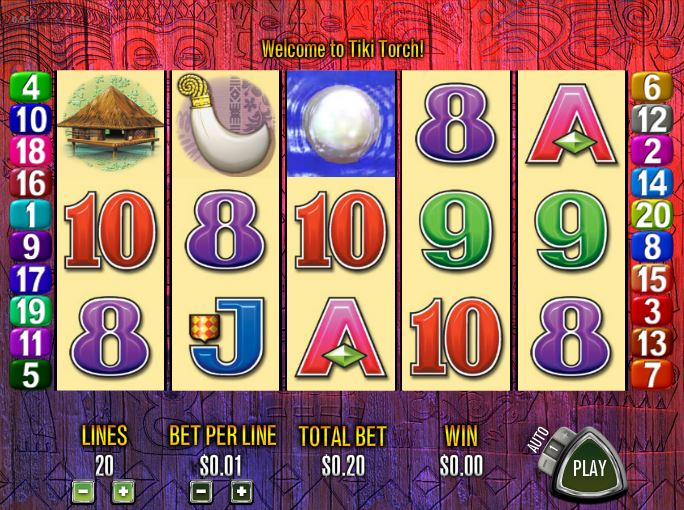
Task: Select payline marker 10
Action: coord(30,119)
